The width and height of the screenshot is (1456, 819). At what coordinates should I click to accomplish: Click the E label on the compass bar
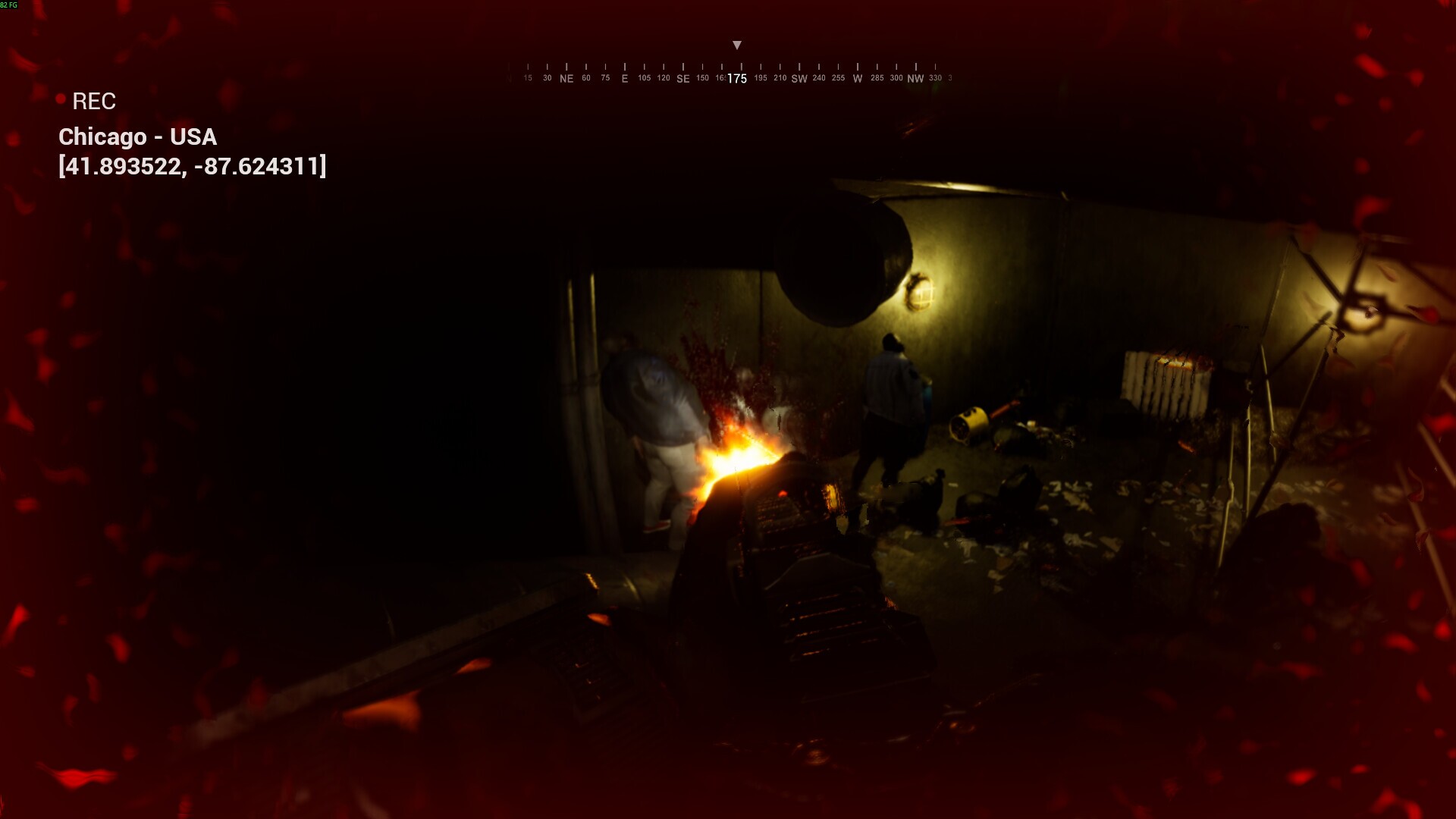pos(624,78)
